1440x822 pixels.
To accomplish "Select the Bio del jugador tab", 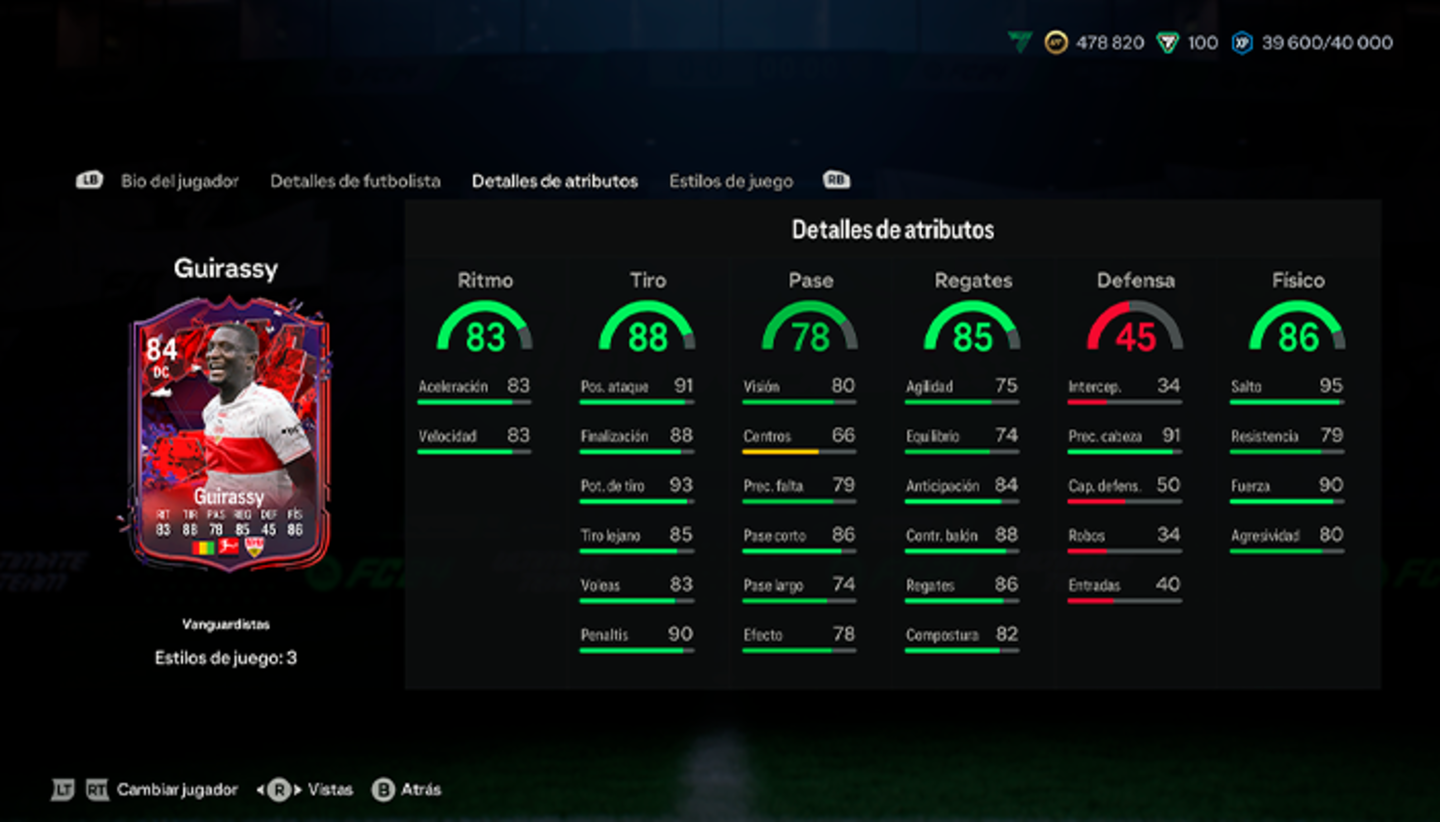I will 179,181.
